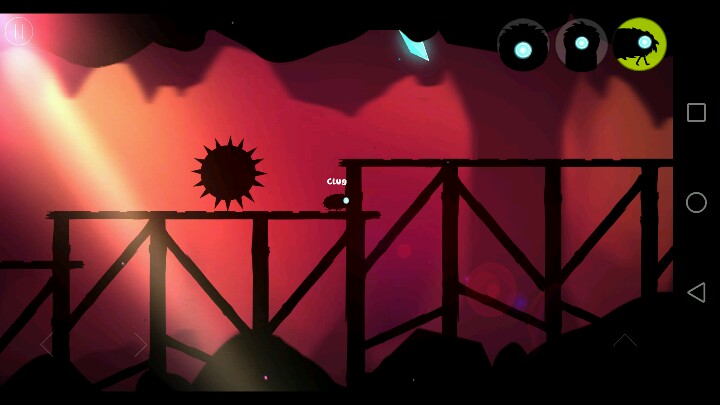
Task: Tap the jump up-arrow control
Action: (x=624, y=341)
